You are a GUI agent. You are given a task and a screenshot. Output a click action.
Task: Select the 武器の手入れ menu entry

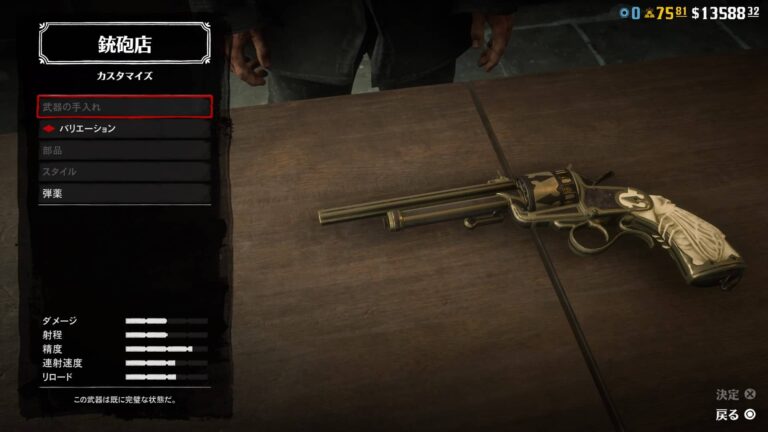[125, 106]
